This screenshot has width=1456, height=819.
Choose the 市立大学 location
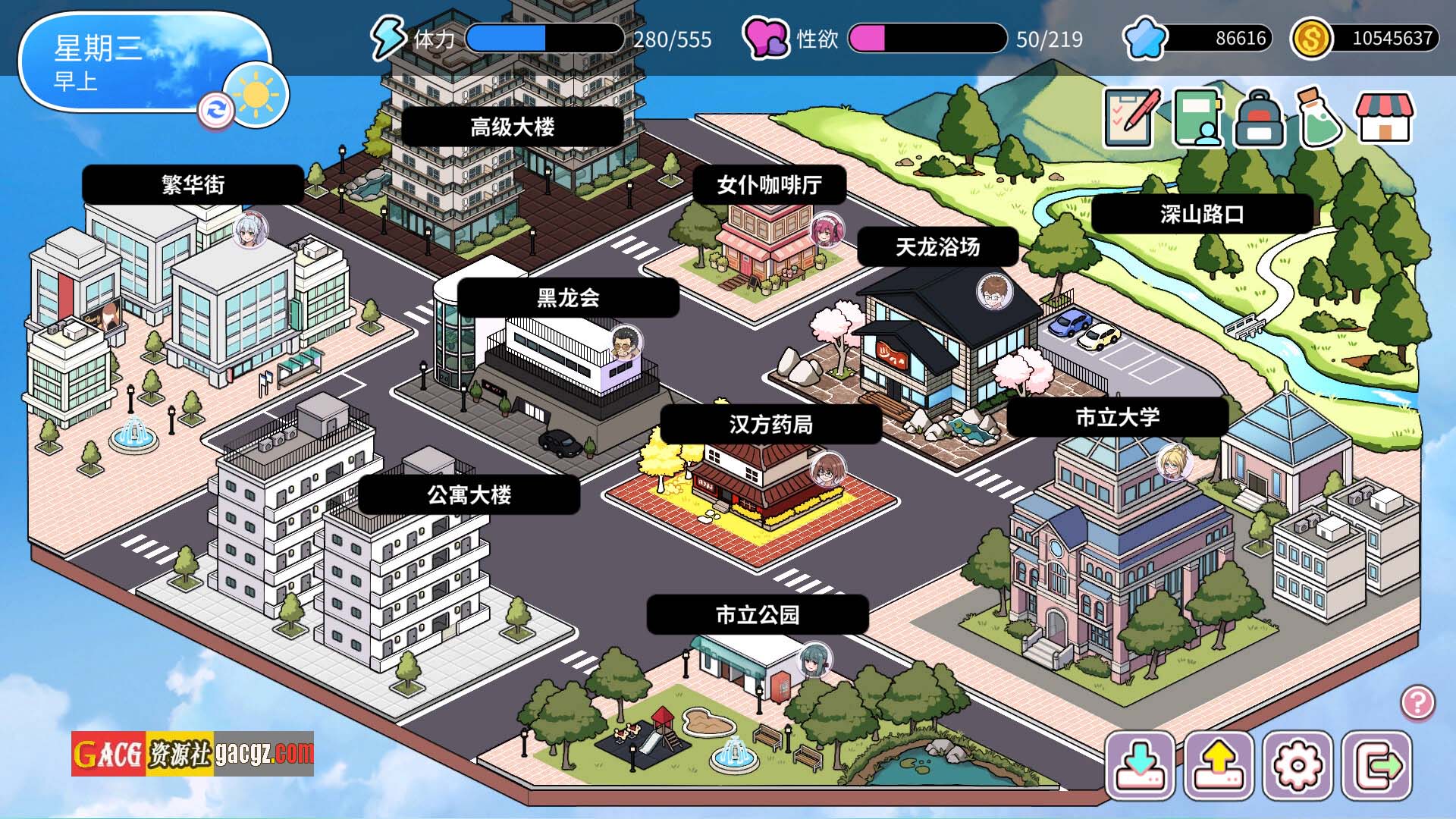tap(1117, 416)
